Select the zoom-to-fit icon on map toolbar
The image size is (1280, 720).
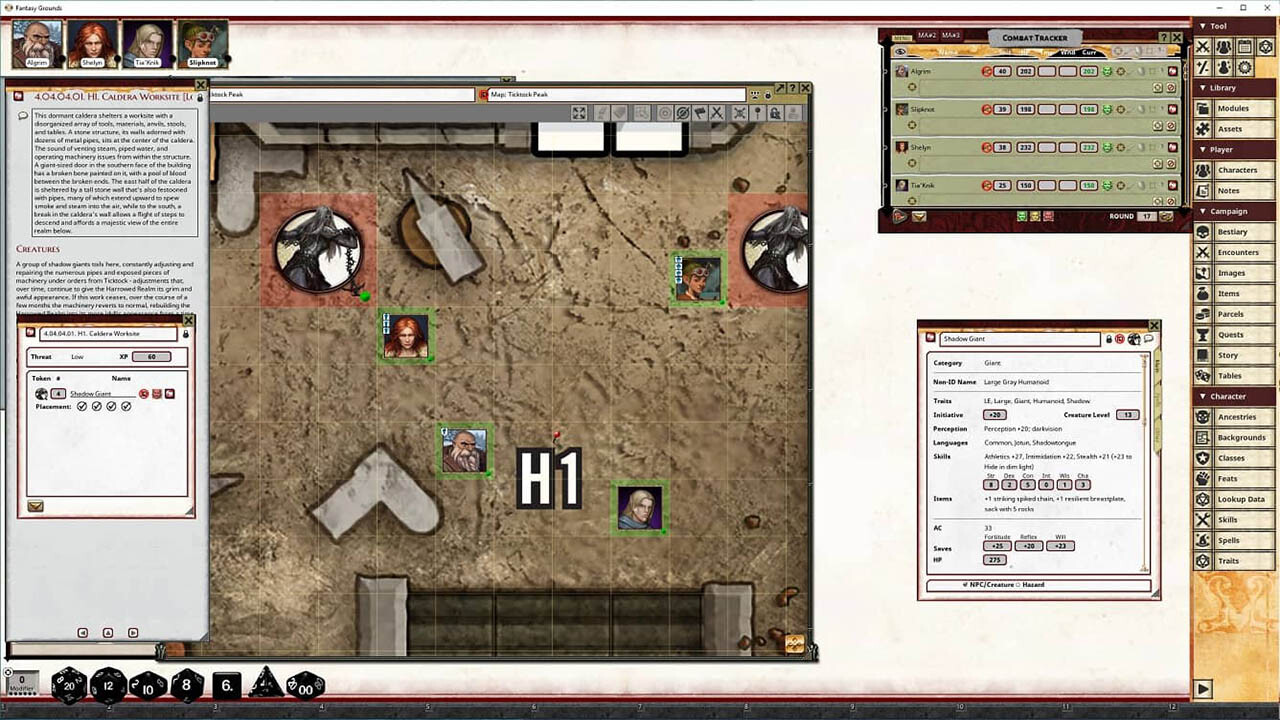579,112
